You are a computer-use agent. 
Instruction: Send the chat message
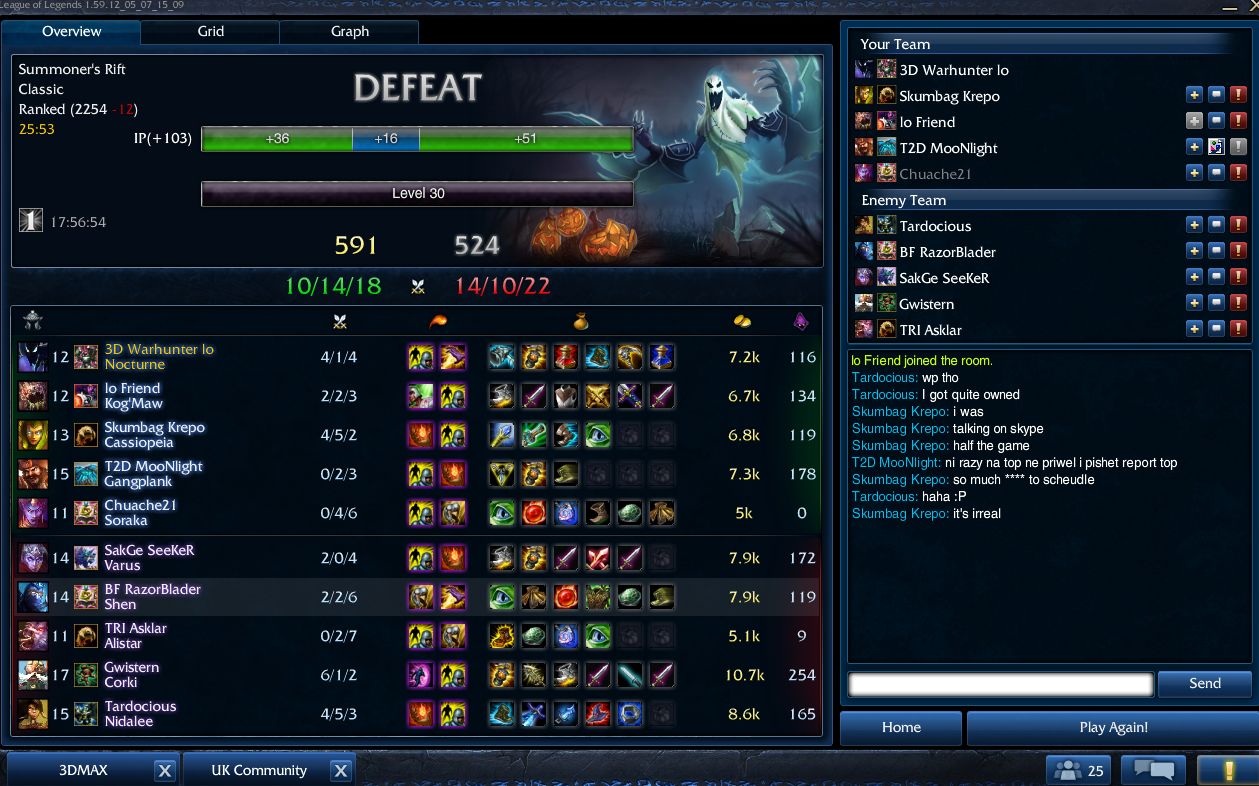click(x=1204, y=684)
